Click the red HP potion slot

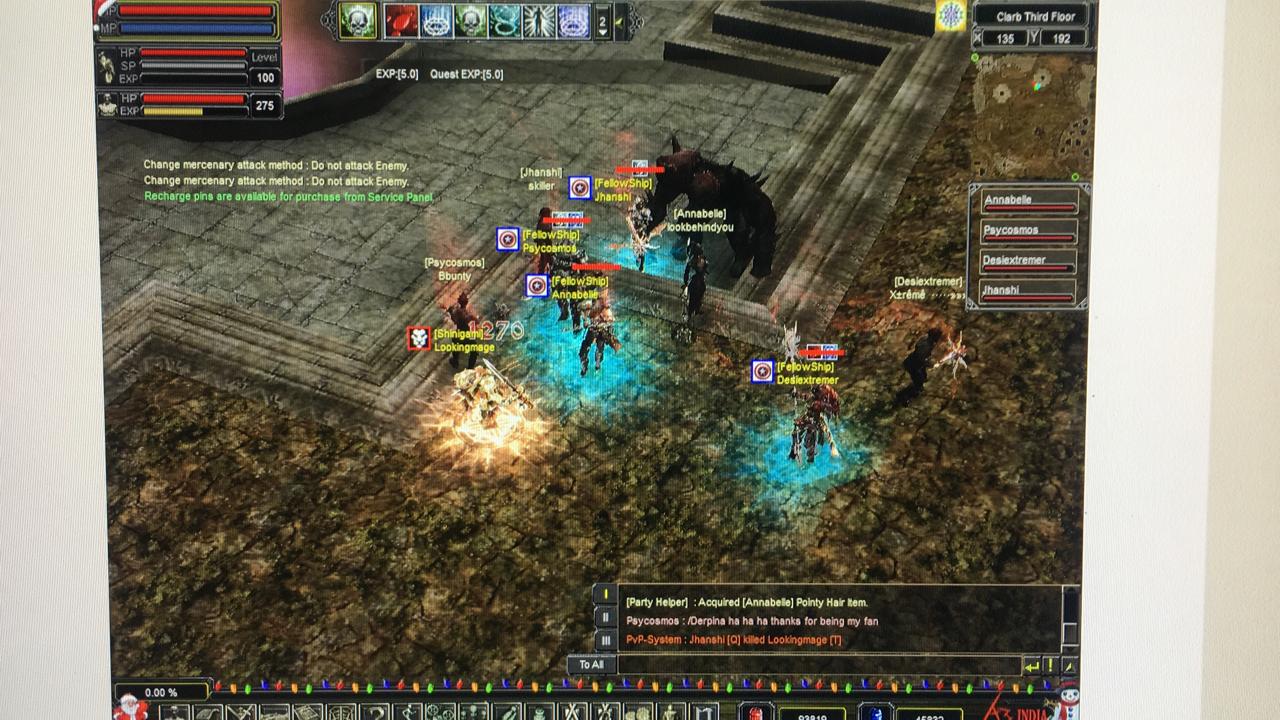coord(756,713)
